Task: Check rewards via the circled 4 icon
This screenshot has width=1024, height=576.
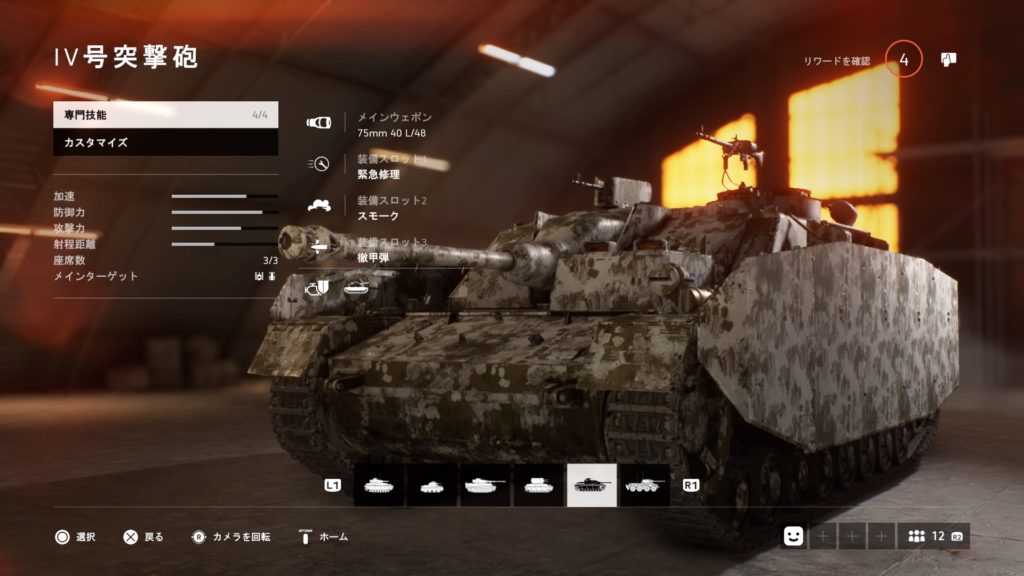Action: [x=904, y=60]
